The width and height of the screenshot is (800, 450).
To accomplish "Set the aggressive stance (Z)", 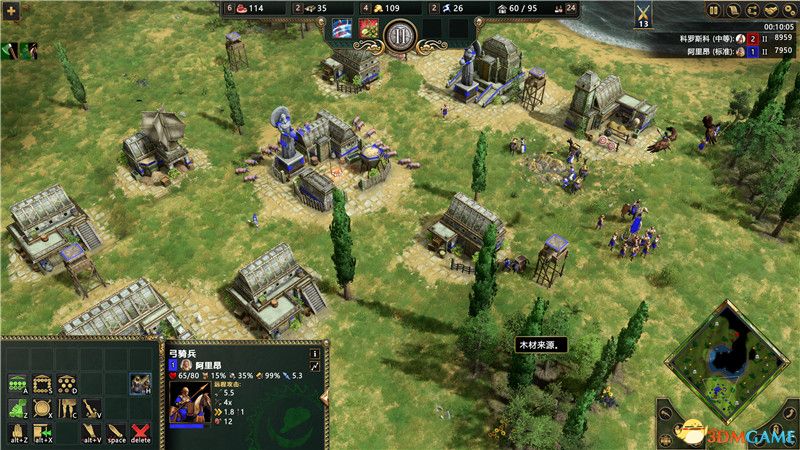I will pyautogui.click(x=17, y=408).
